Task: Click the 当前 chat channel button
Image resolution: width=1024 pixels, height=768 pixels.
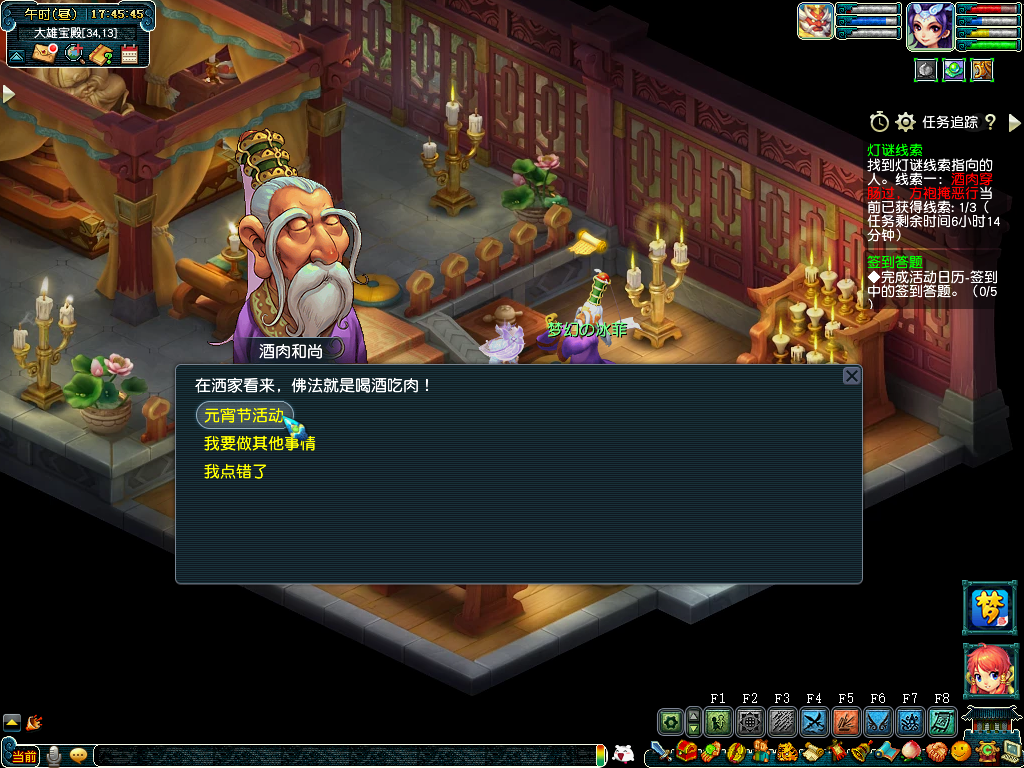Action: tap(23, 756)
